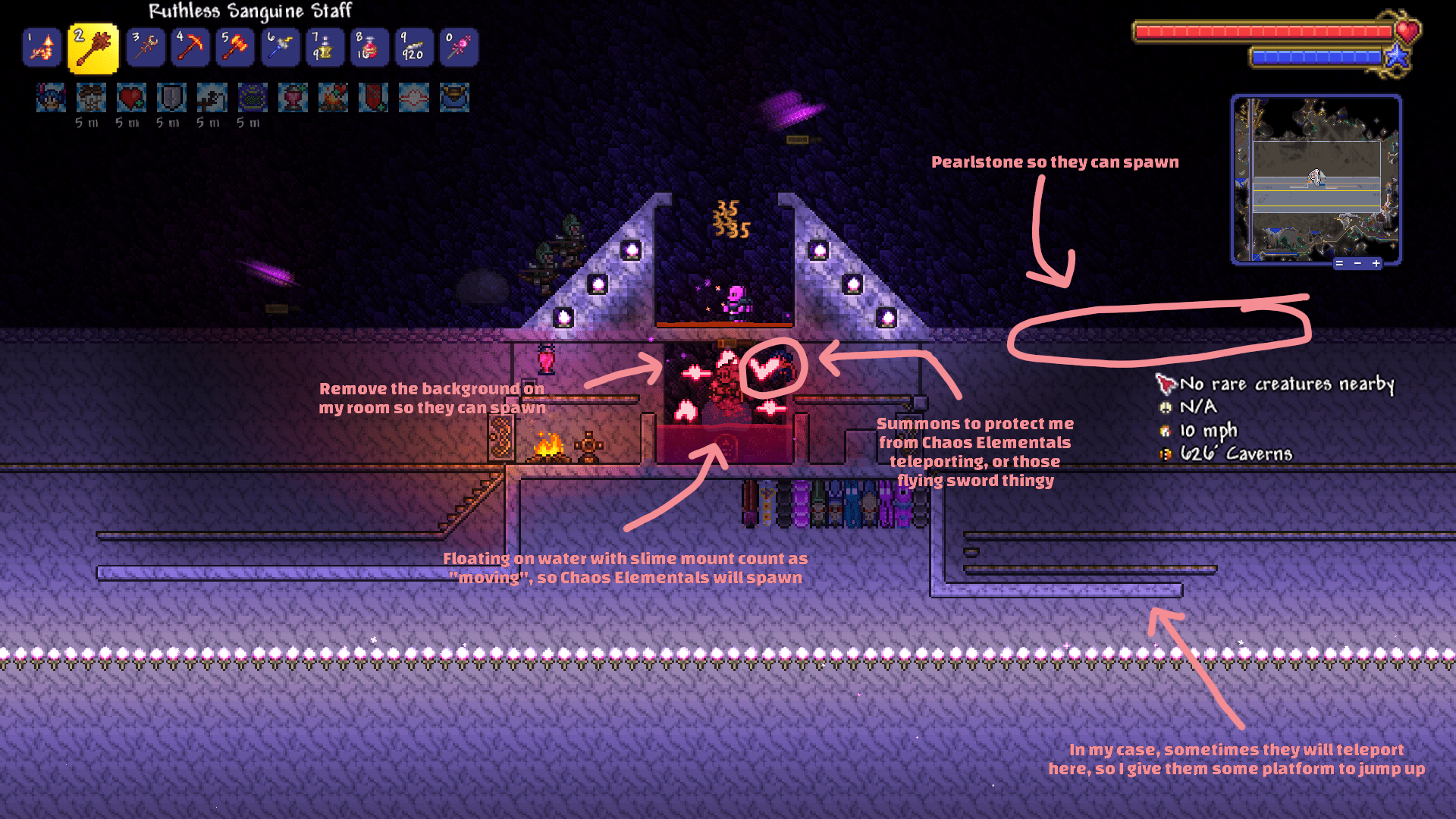This screenshot has height=819, width=1456.
Task: Click the player marker on the minimap
Action: coord(1314,177)
